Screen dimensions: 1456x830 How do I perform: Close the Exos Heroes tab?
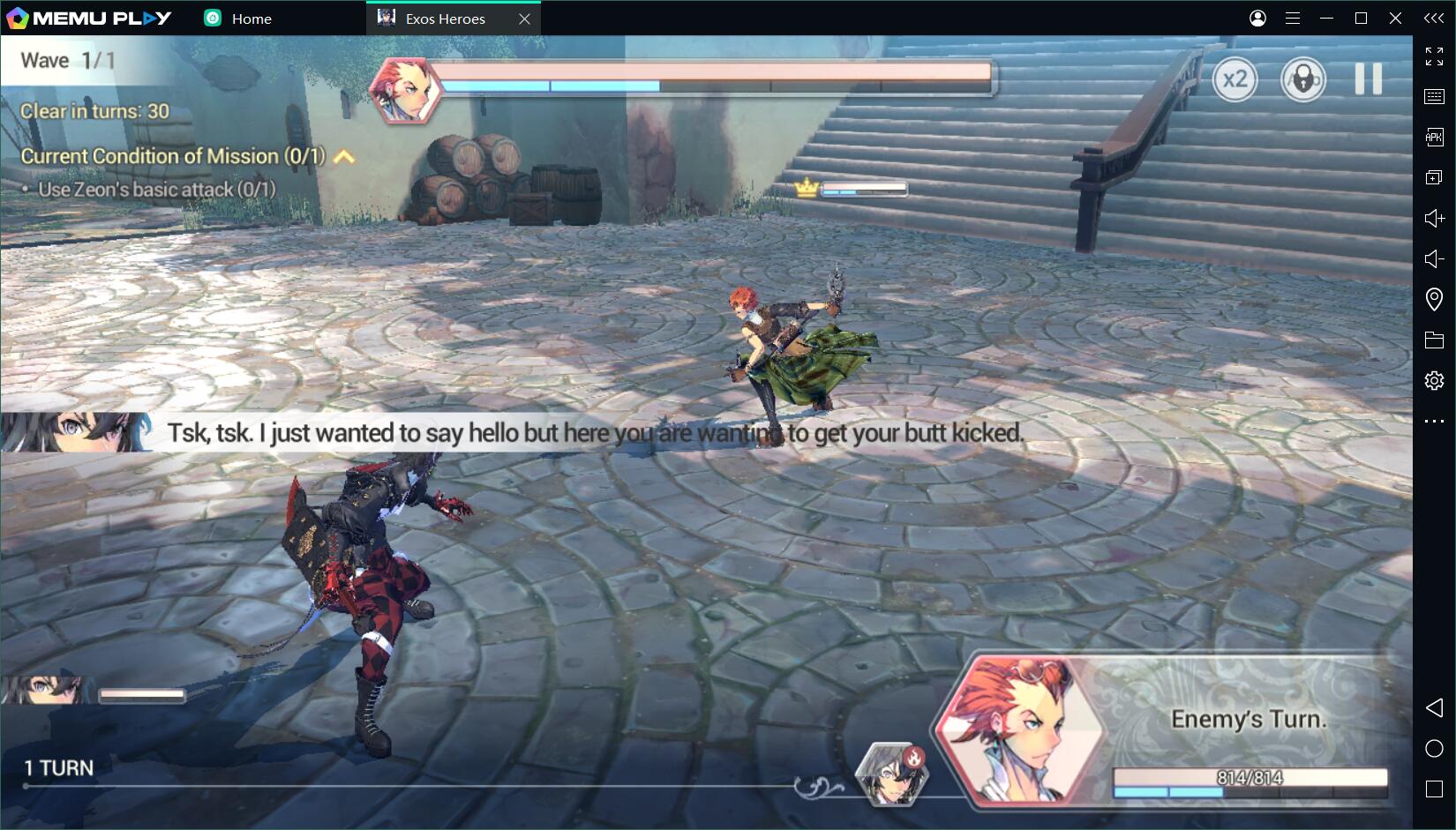pyautogui.click(x=524, y=19)
